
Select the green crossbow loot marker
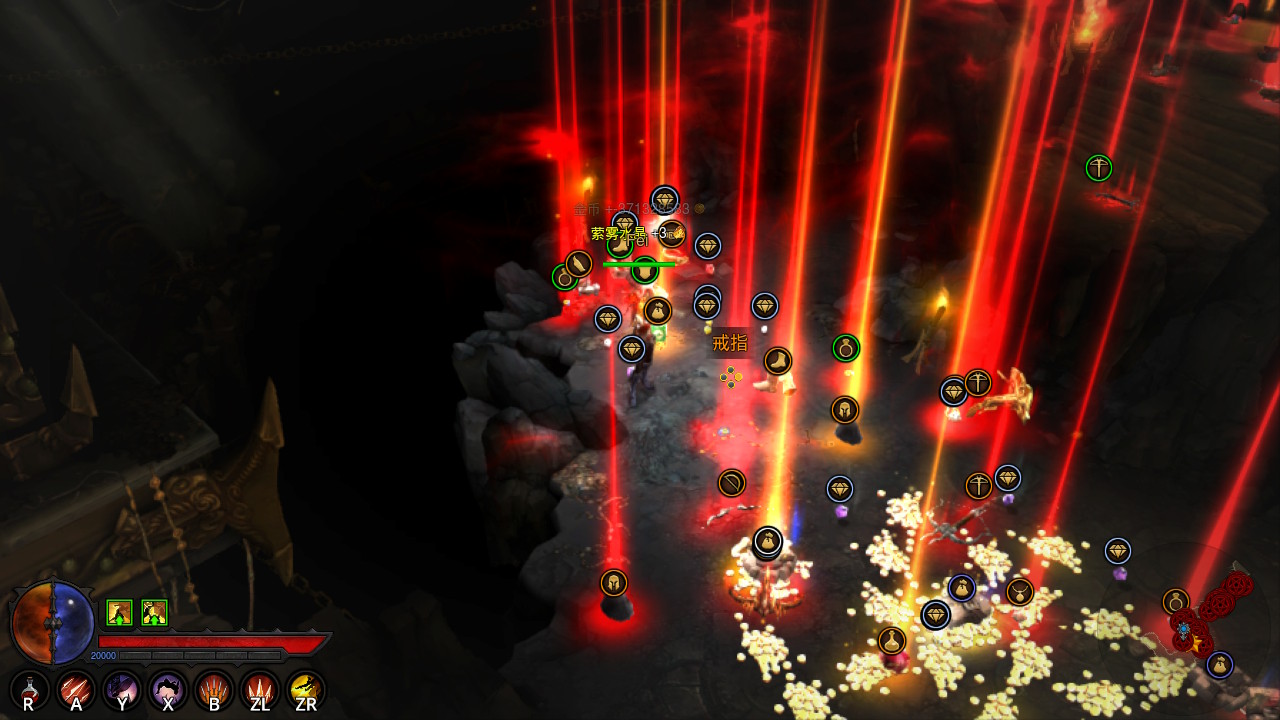[x=1099, y=168]
